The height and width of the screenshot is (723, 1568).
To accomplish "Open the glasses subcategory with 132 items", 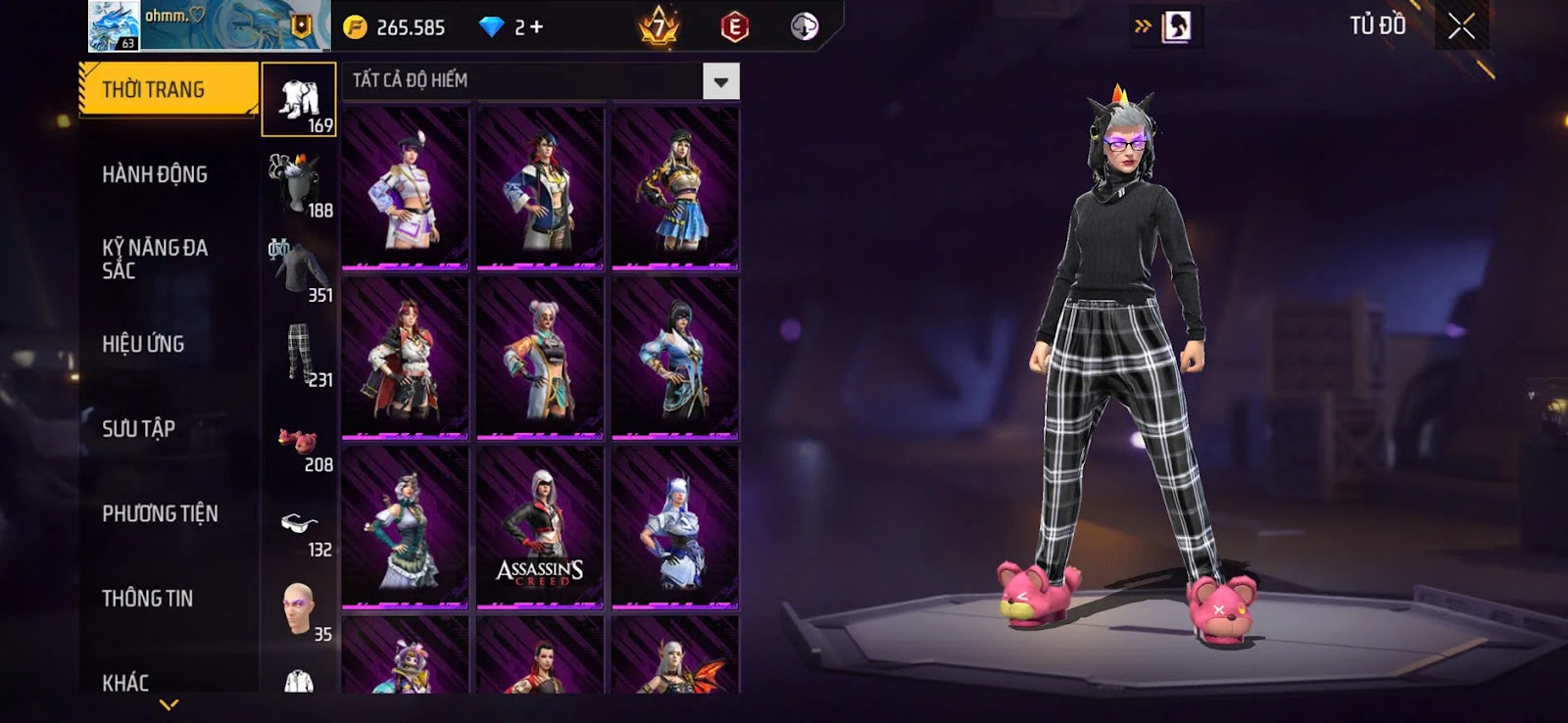I will (300, 533).
